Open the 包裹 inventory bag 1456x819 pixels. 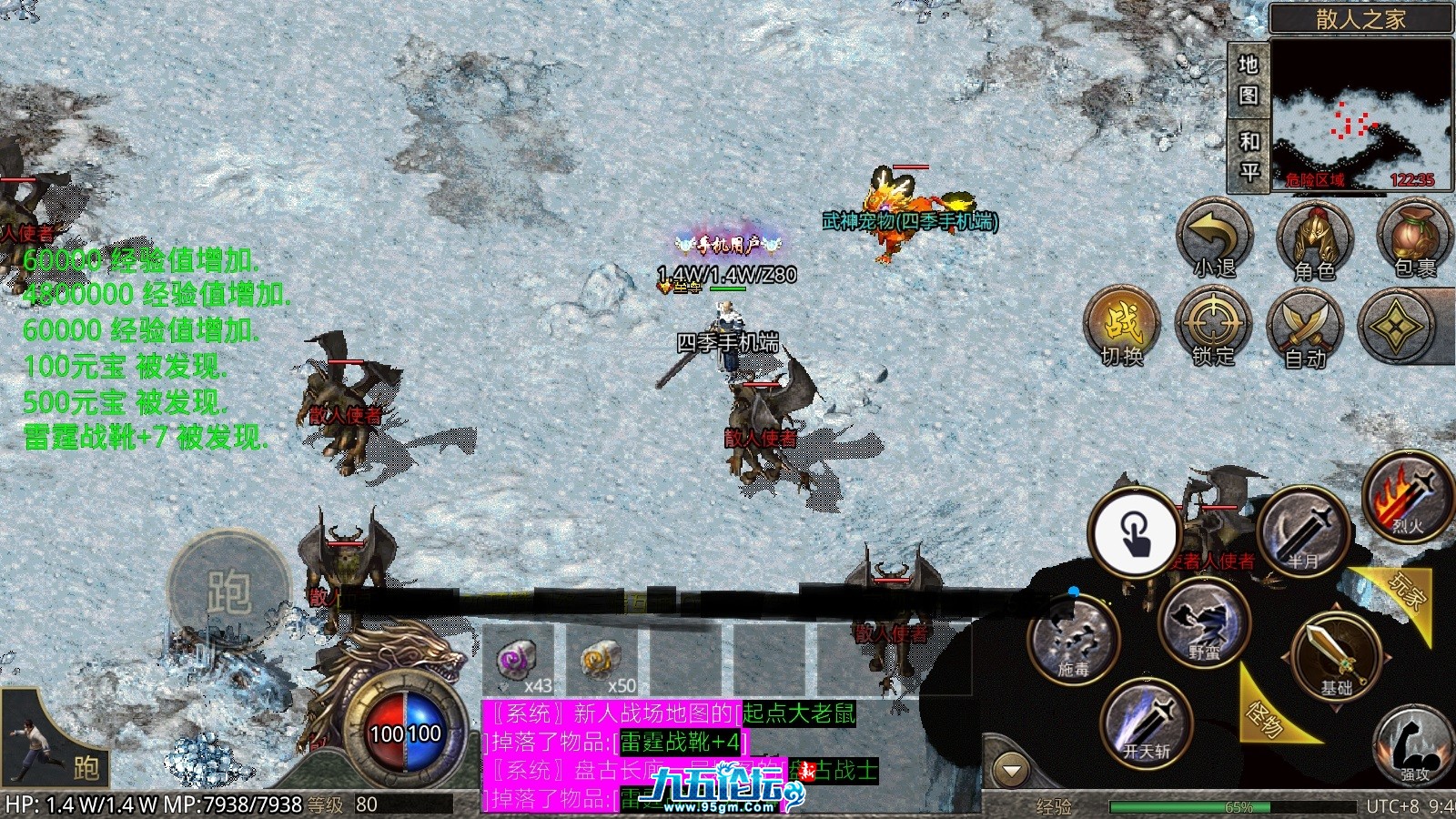pos(1414,238)
